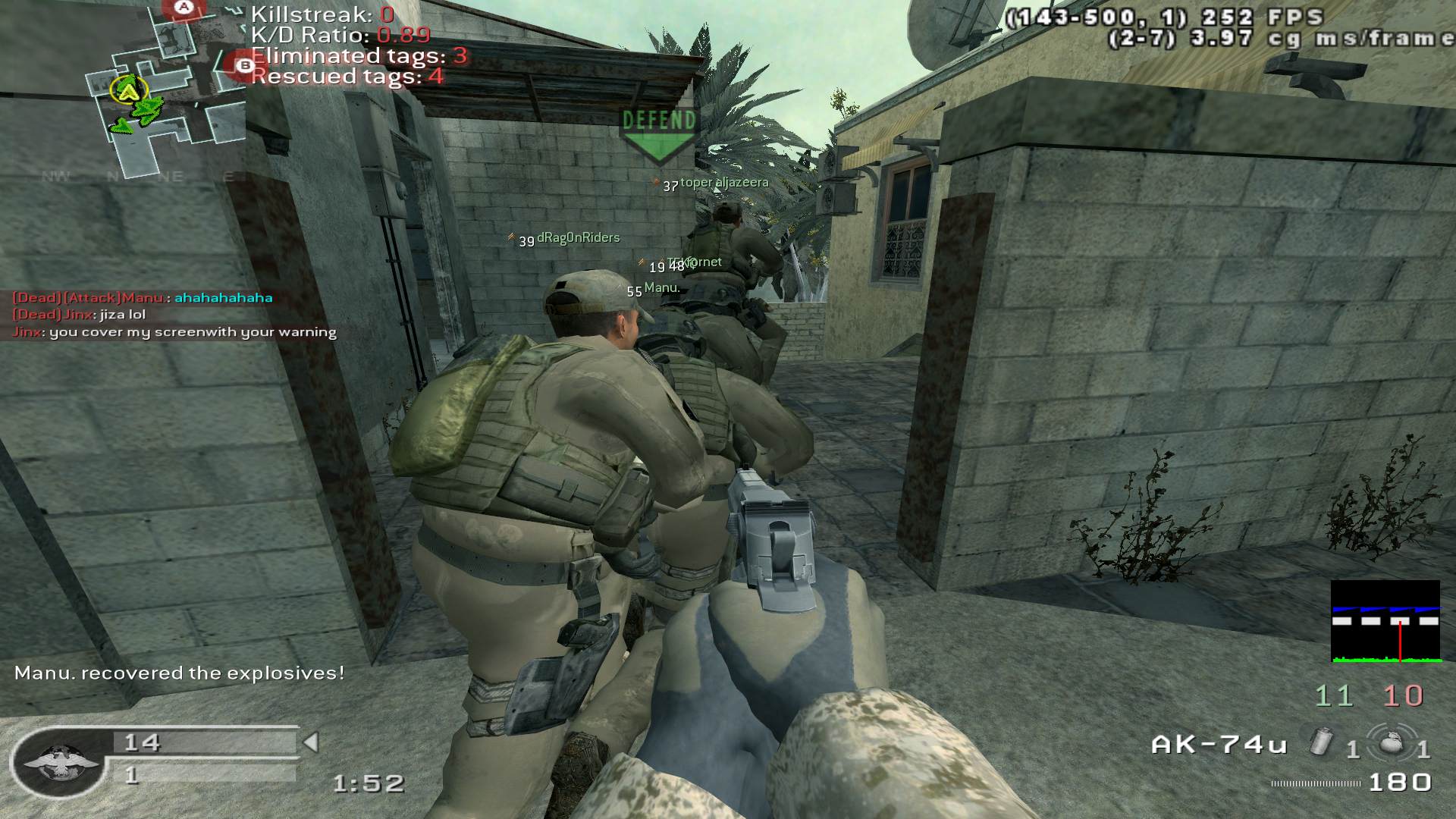1456x819 pixels.
Task: Click the AK-74u weapon label
Action: point(1219,745)
